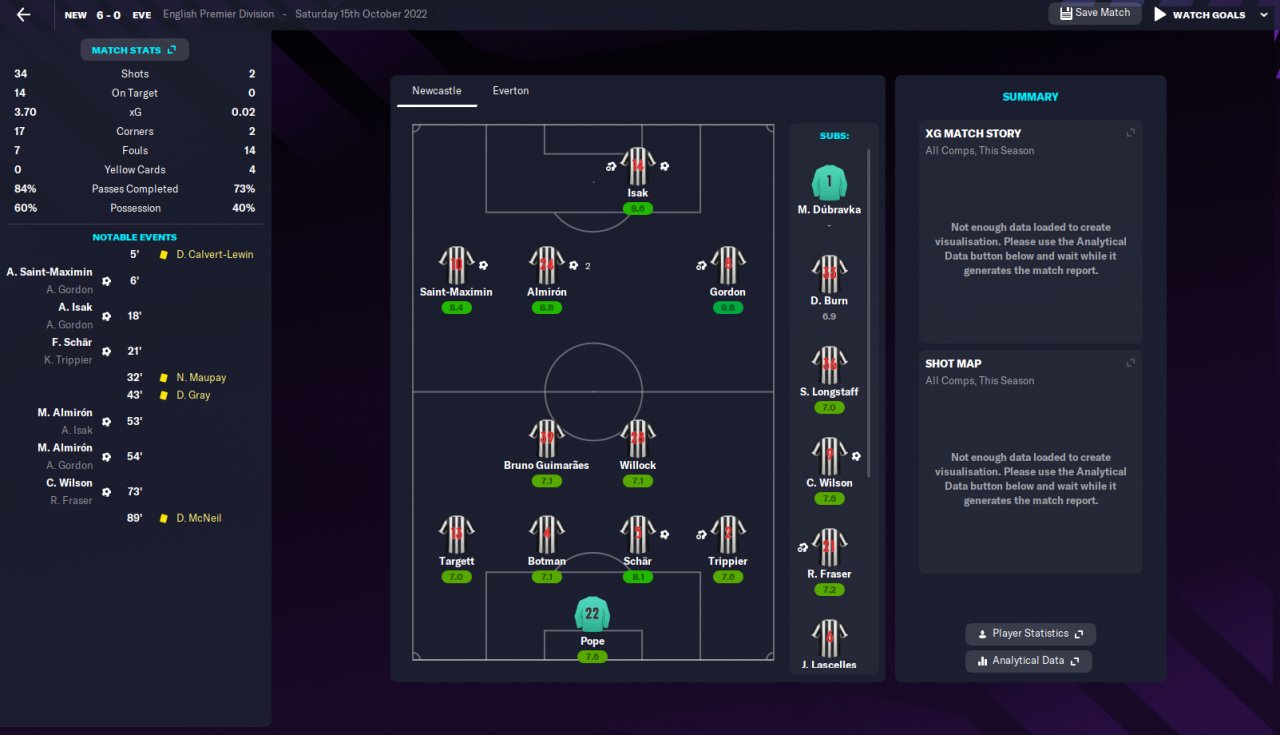Go back using the arrow button
The width and height of the screenshot is (1280, 735).
point(24,15)
